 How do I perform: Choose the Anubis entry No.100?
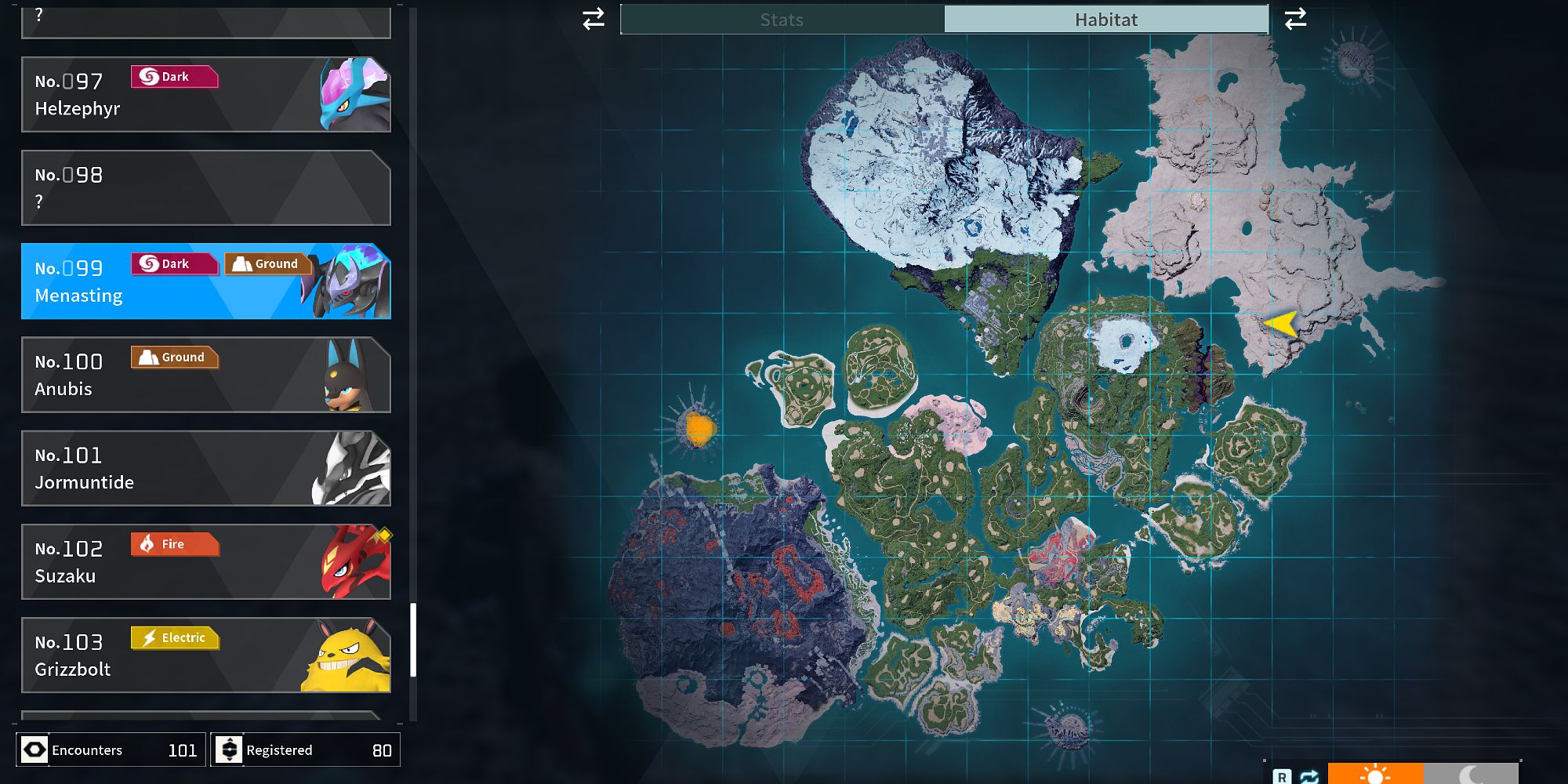[x=205, y=375]
